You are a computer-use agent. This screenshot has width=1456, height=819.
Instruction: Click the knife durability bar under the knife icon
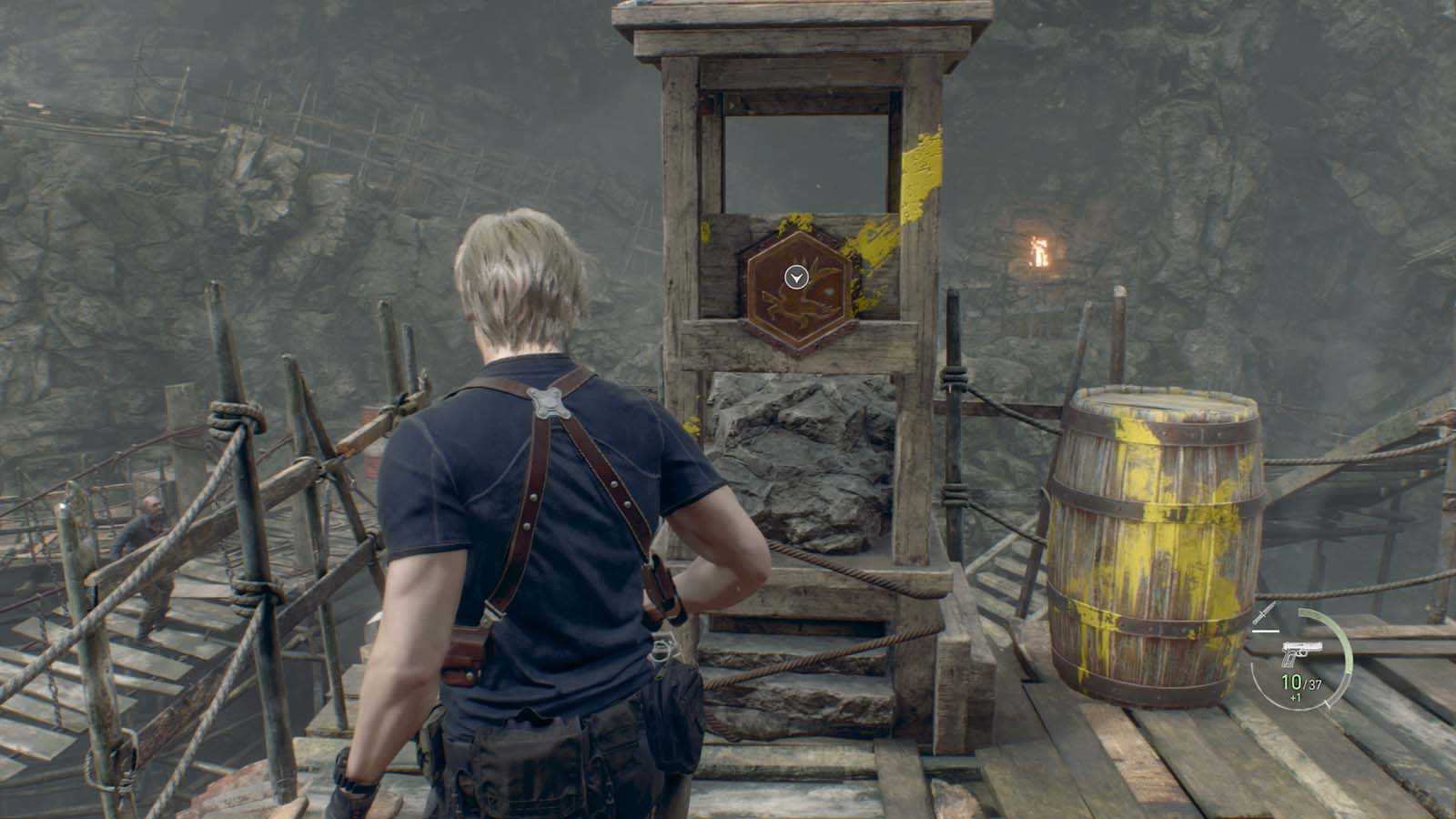[1266, 632]
